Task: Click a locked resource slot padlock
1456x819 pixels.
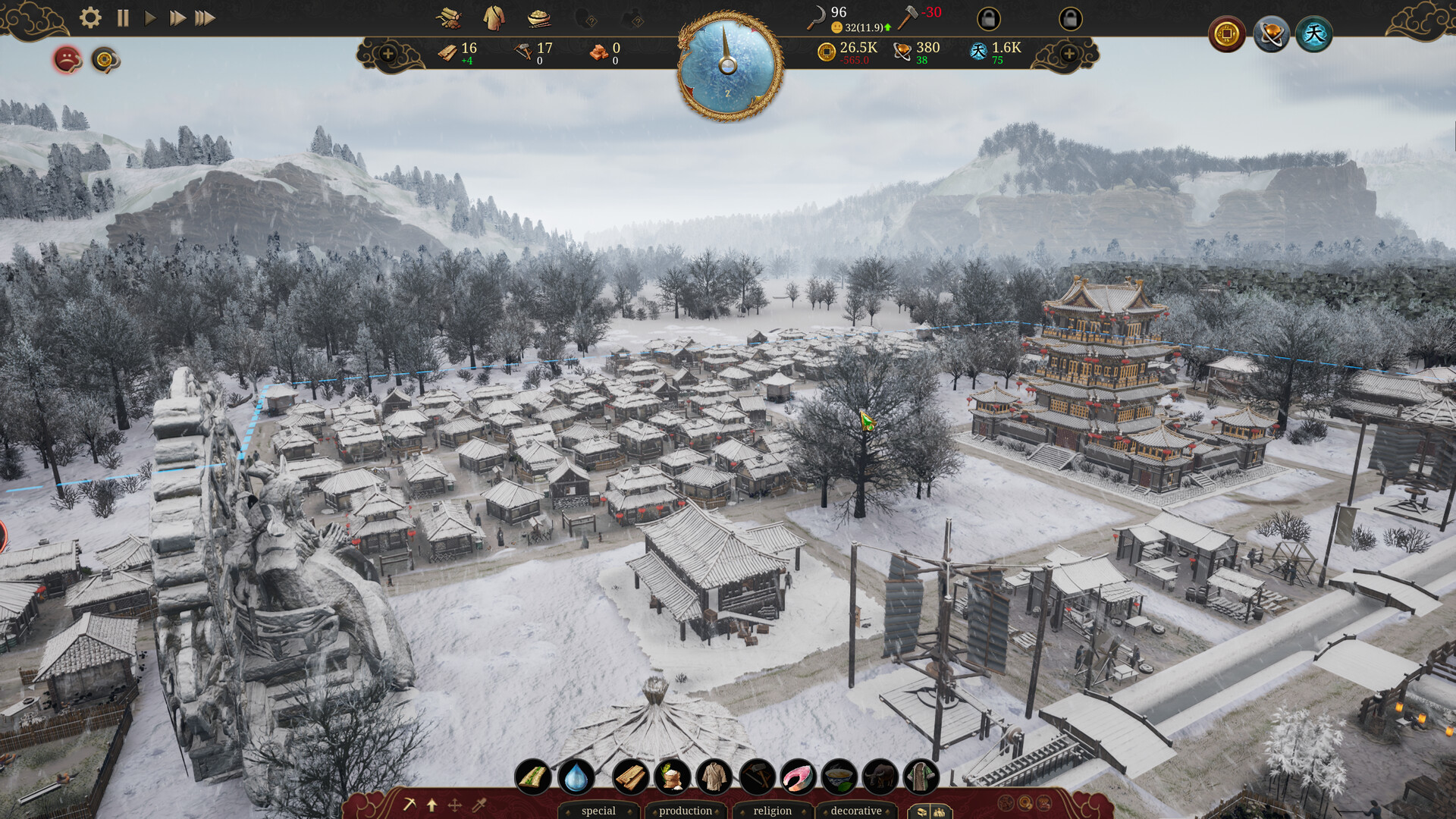Action: coord(989,20)
